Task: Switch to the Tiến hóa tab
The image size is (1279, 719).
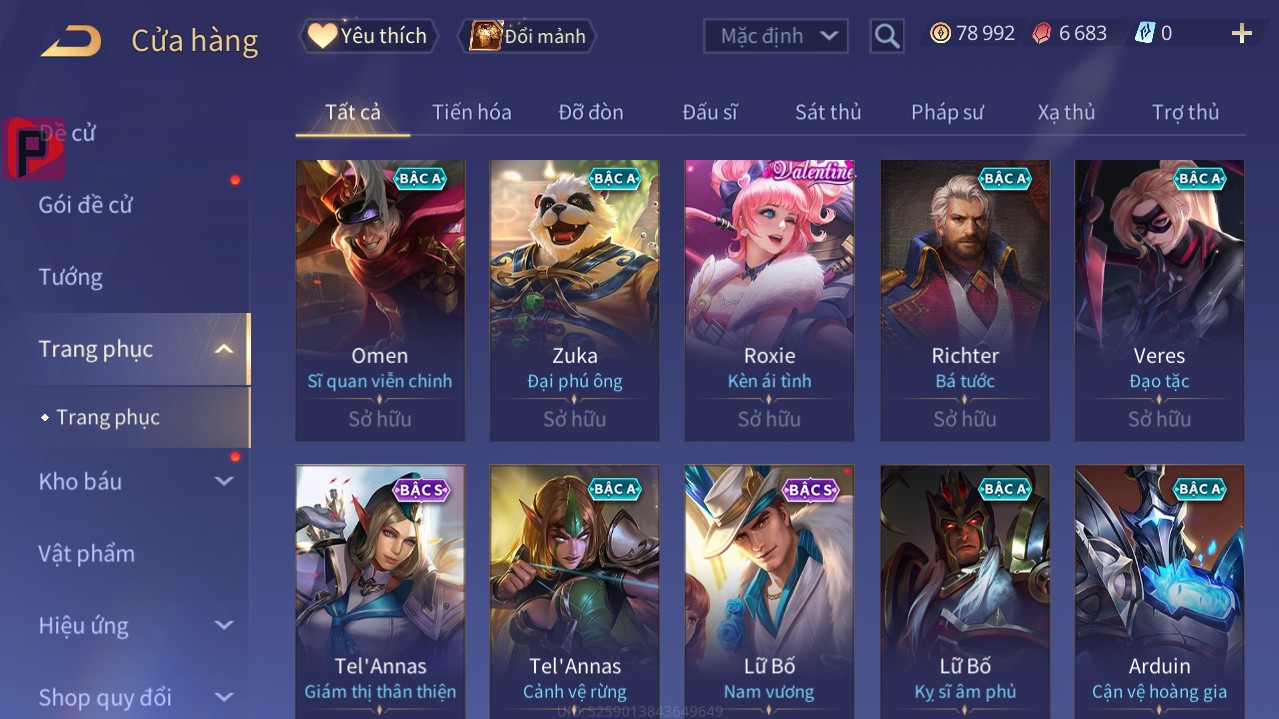Action: tap(471, 112)
